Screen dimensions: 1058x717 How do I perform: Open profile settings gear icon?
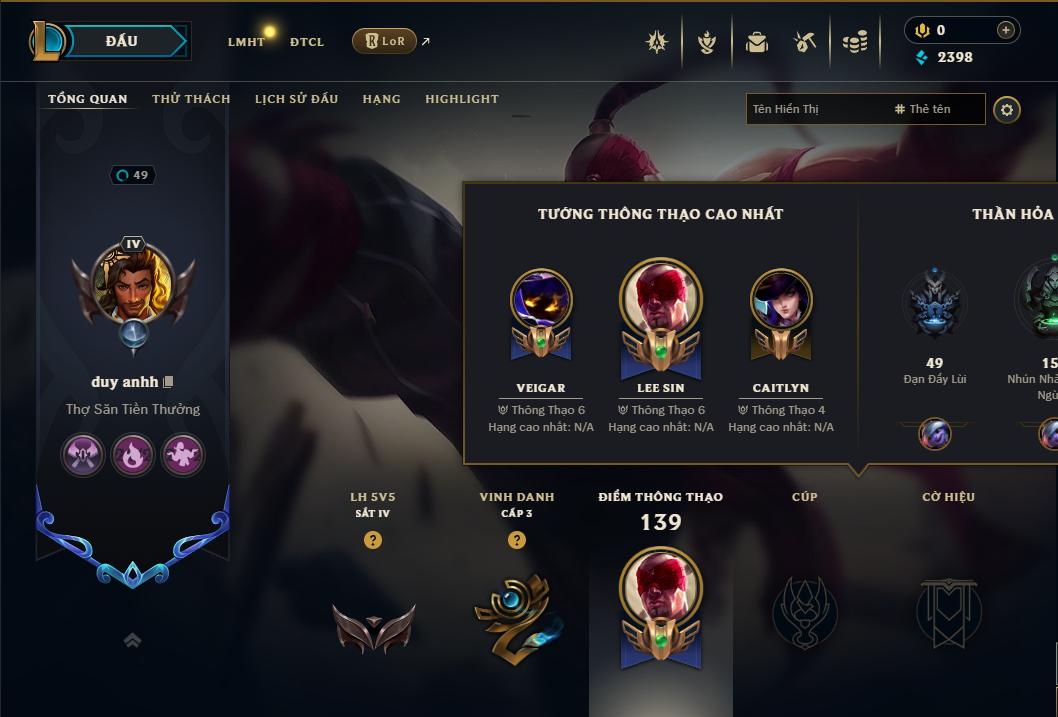point(1007,109)
